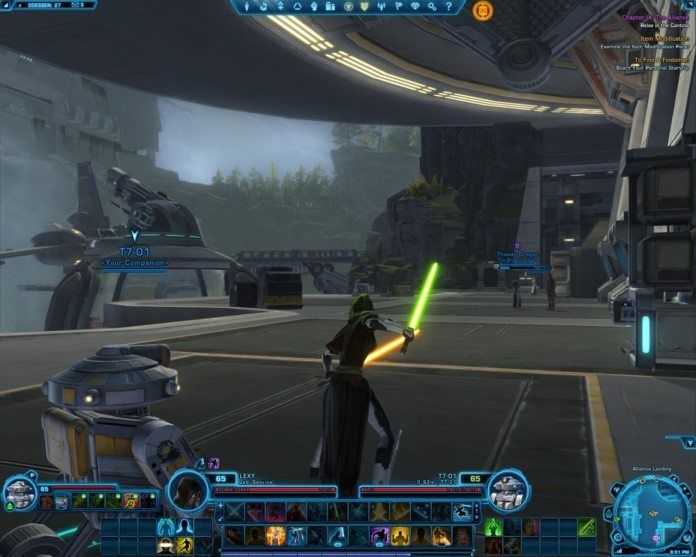Image resolution: width=696 pixels, height=557 pixels.
Task: Activate the green glowing figure ability
Action: point(493,527)
